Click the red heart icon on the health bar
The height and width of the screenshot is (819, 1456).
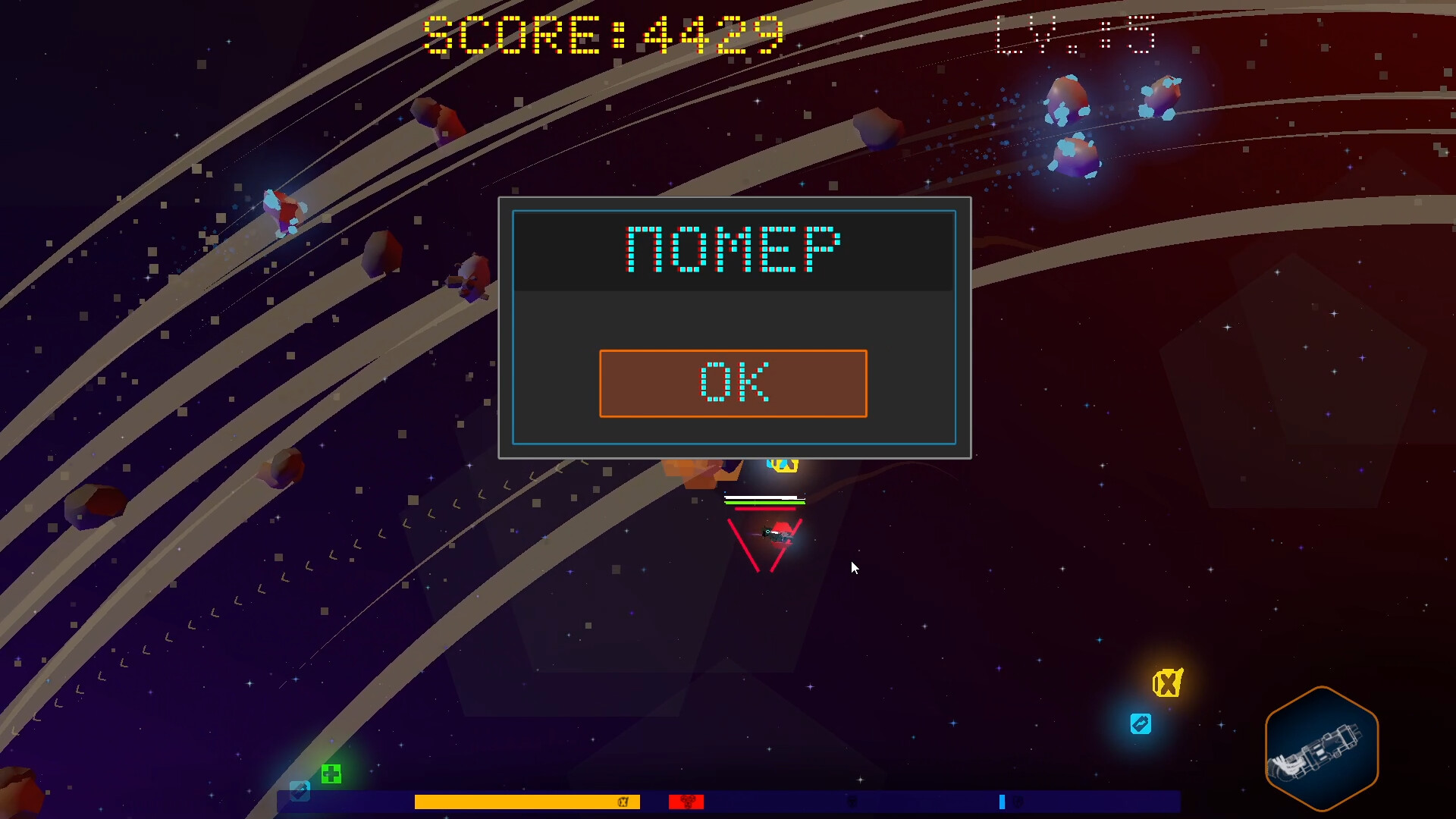point(686,802)
